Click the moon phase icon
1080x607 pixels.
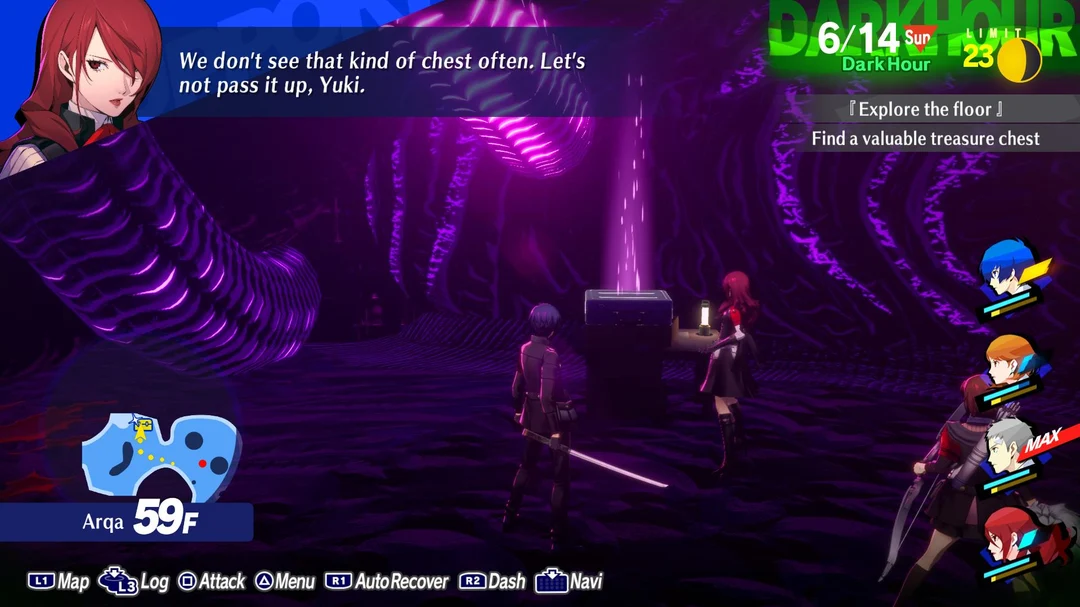click(1024, 59)
